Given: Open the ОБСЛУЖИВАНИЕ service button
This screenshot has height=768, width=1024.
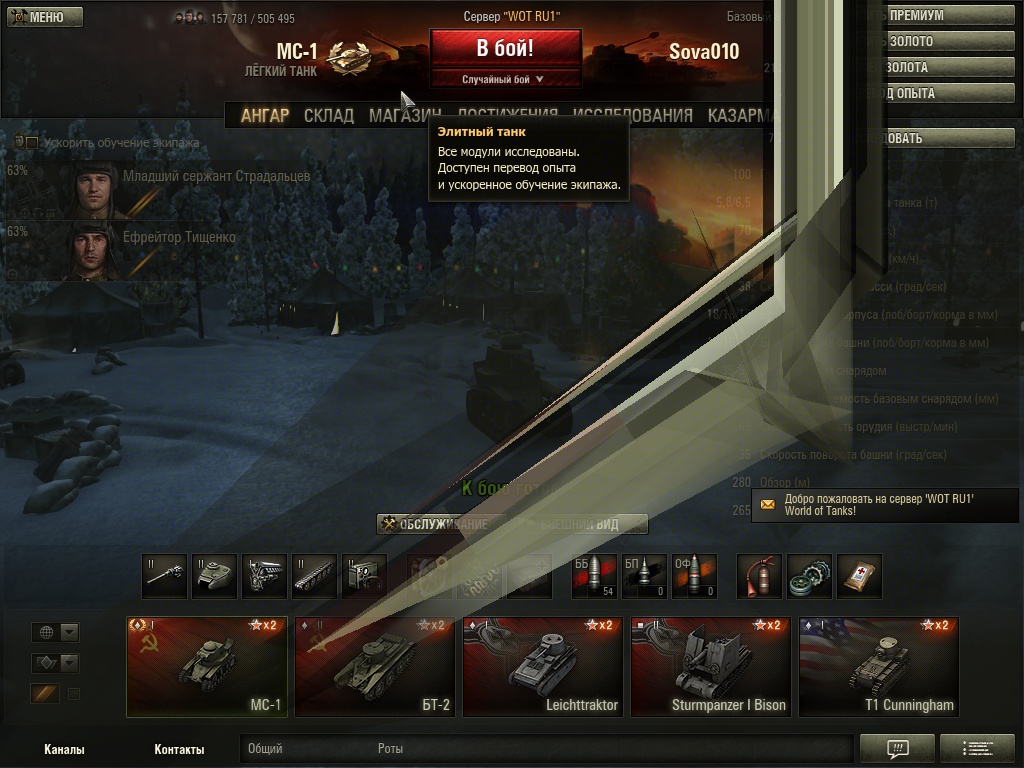Looking at the screenshot, I should click(436, 524).
